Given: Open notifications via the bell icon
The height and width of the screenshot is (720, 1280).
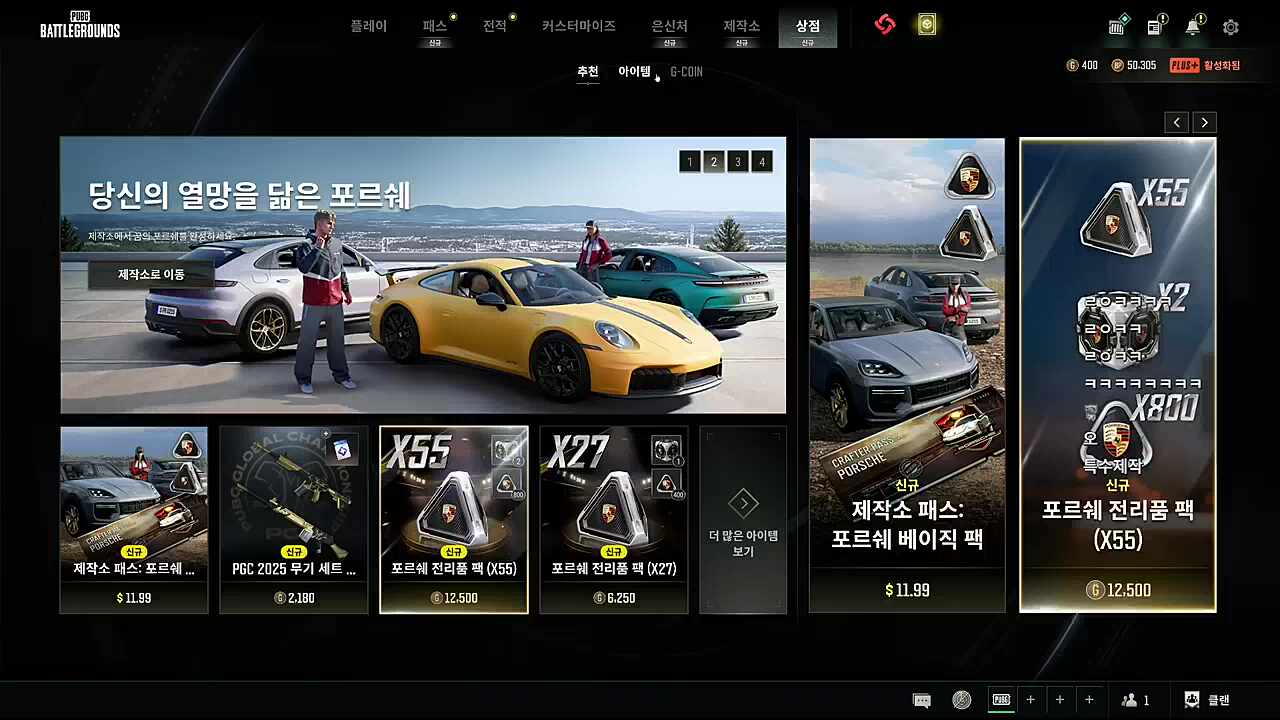Looking at the screenshot, I should coord(1192,27).
